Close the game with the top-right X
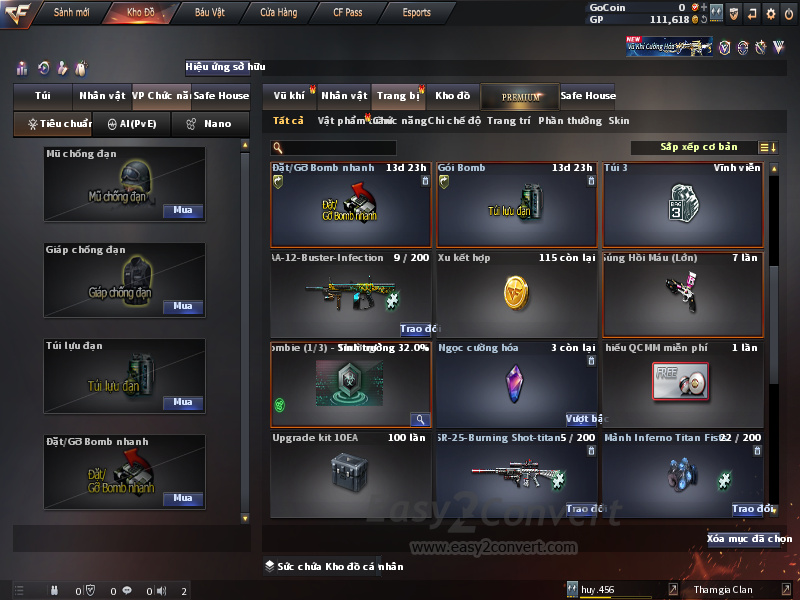This screenshot has height=600, width=800. coord(789,13)
